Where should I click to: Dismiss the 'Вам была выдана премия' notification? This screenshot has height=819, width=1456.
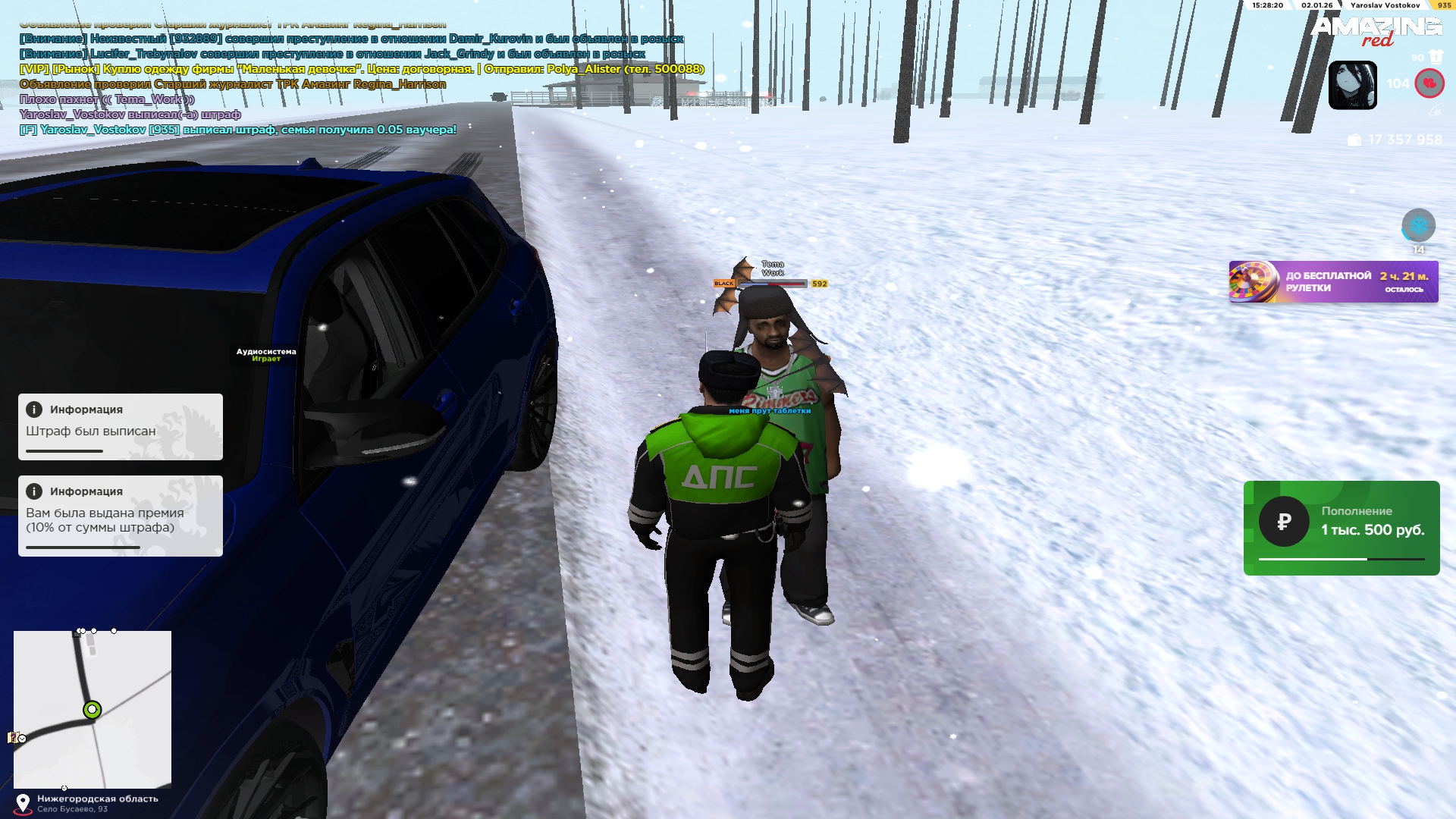[x=121, y=516]
